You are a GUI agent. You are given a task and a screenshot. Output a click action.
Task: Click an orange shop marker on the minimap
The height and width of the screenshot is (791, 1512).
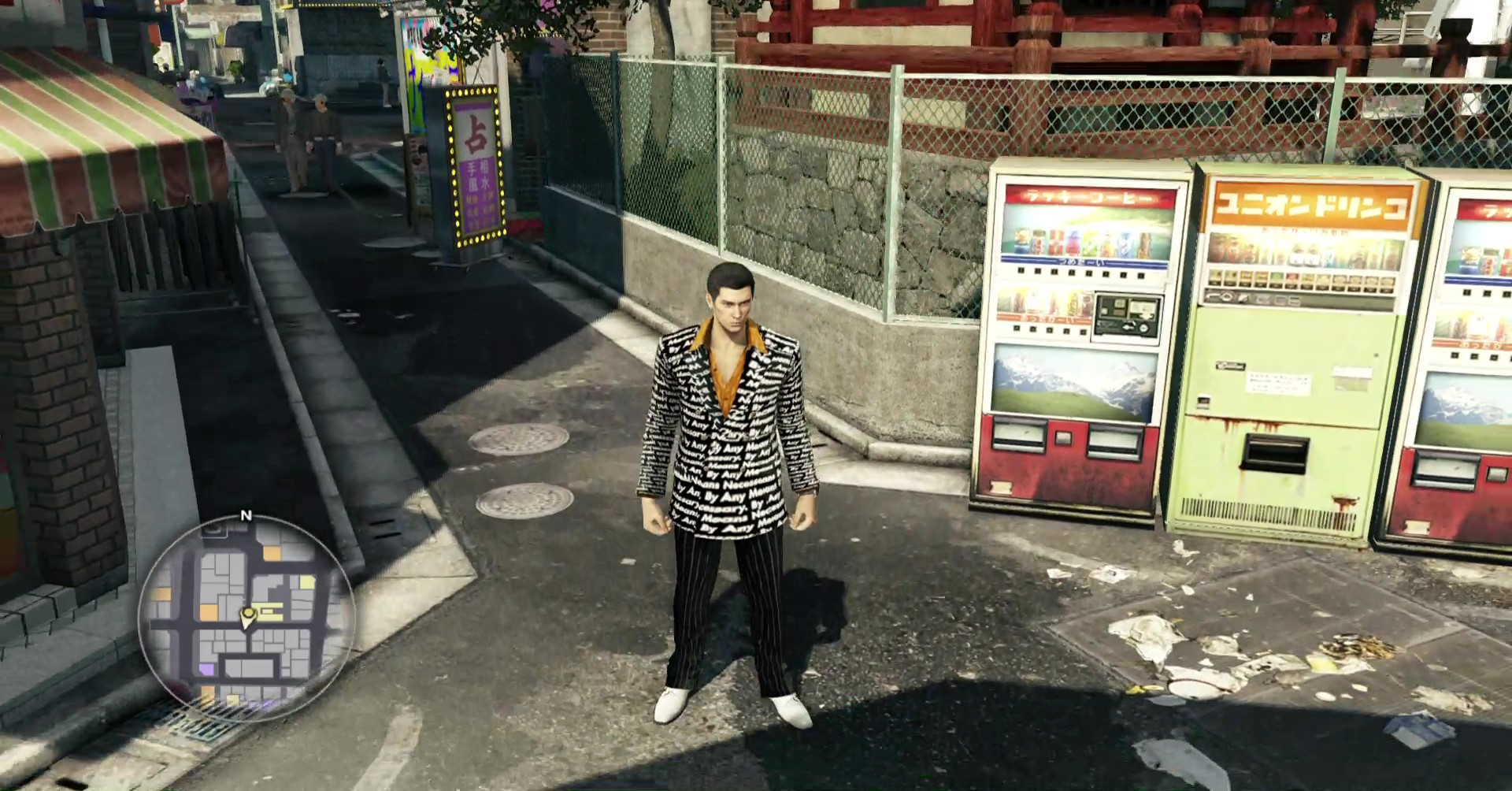tap(272, 553)
